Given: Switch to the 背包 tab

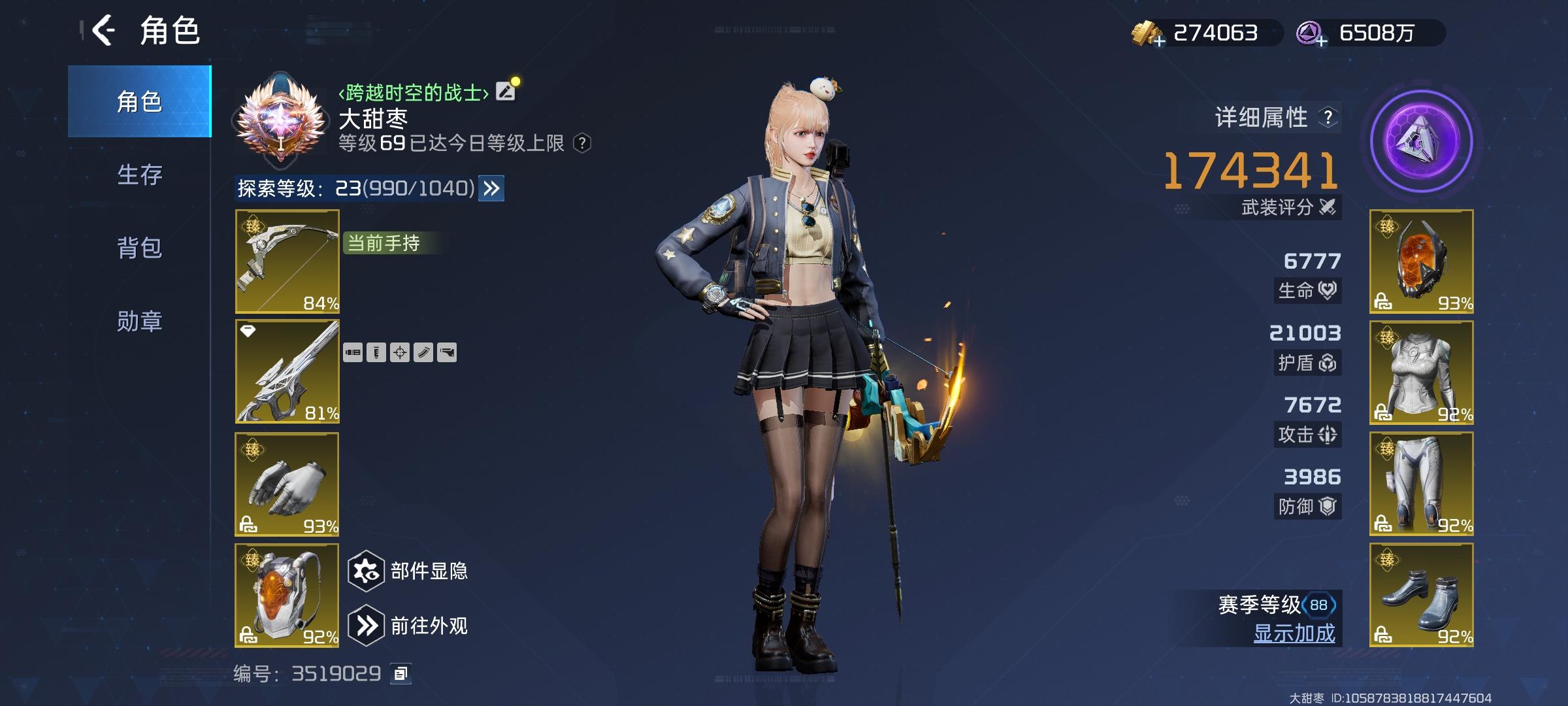Looking at the screenshot, I should coord(139,248).
